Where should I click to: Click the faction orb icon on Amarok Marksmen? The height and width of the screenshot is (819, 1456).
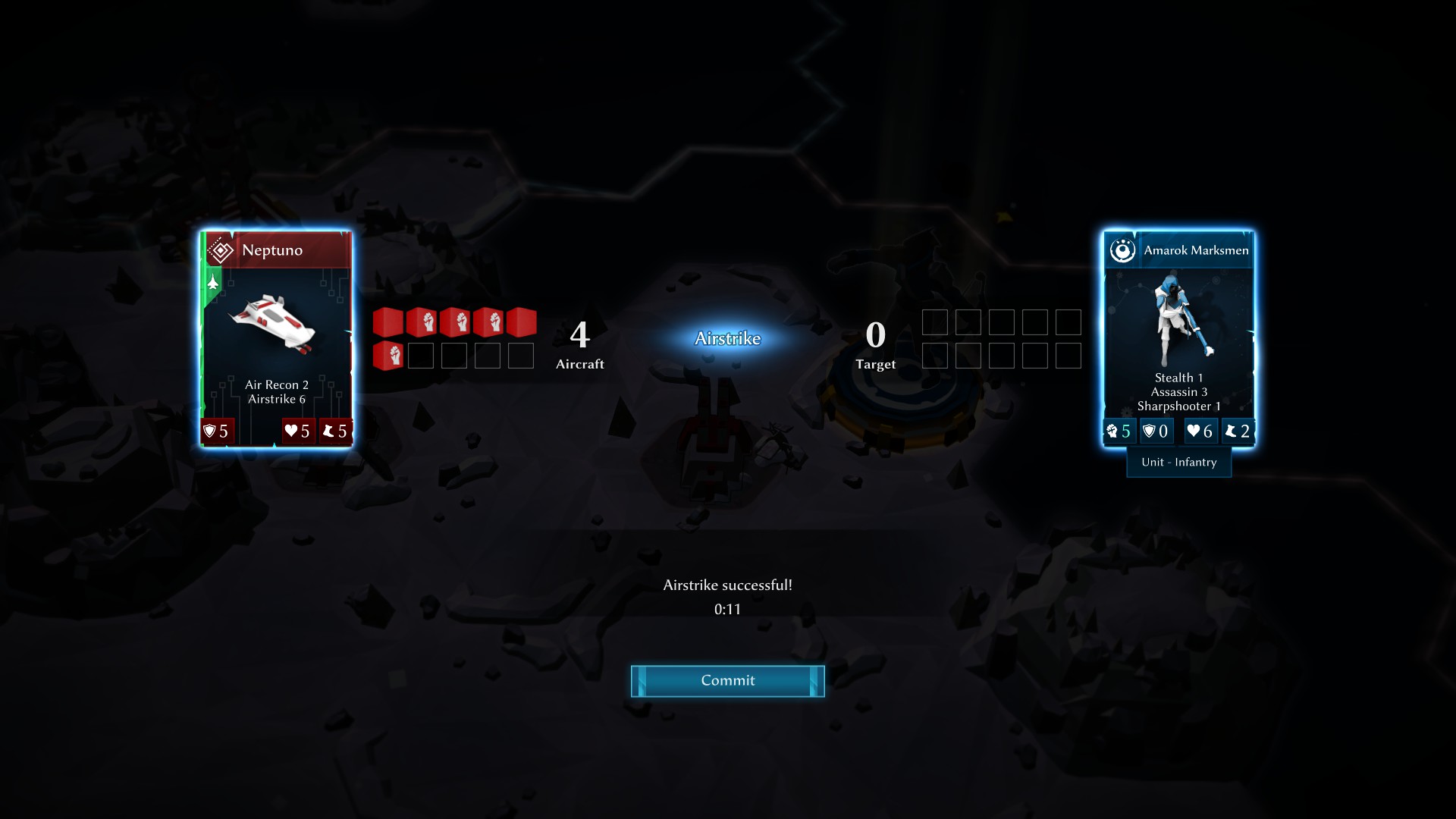coord(1122,249)
